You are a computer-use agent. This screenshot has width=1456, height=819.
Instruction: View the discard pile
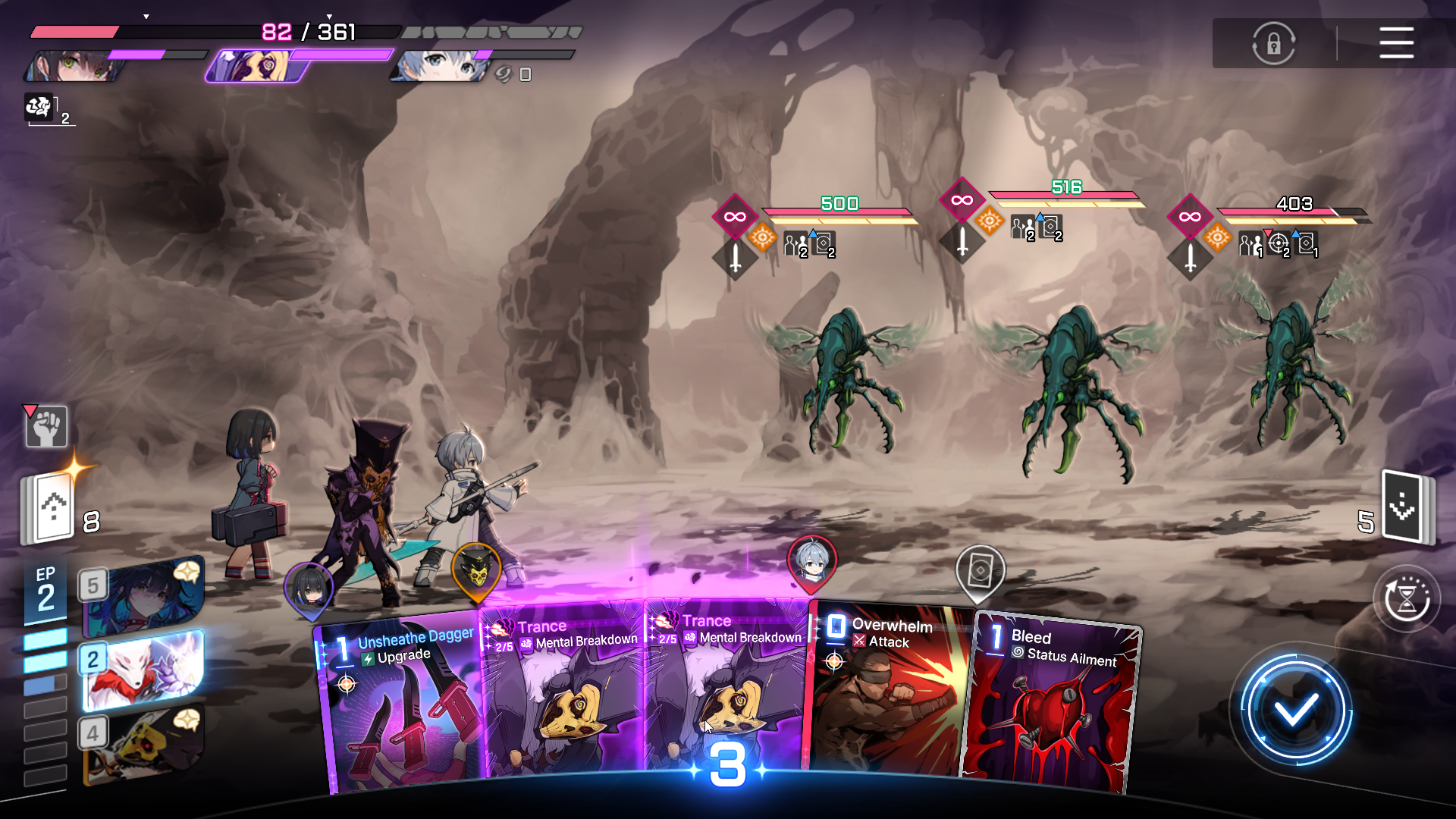click(1407, 507)
